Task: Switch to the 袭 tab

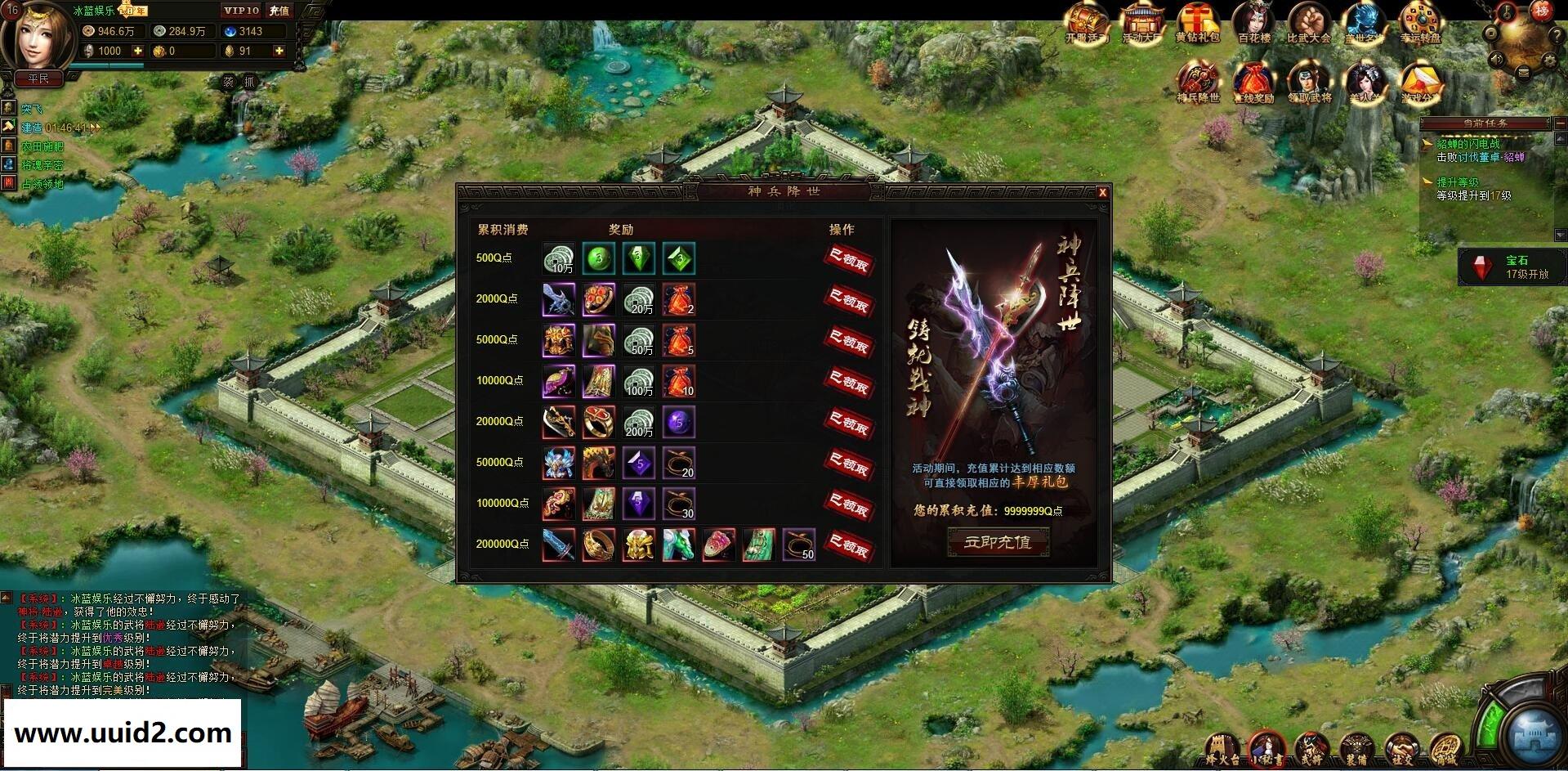Action: coord(230,83)
